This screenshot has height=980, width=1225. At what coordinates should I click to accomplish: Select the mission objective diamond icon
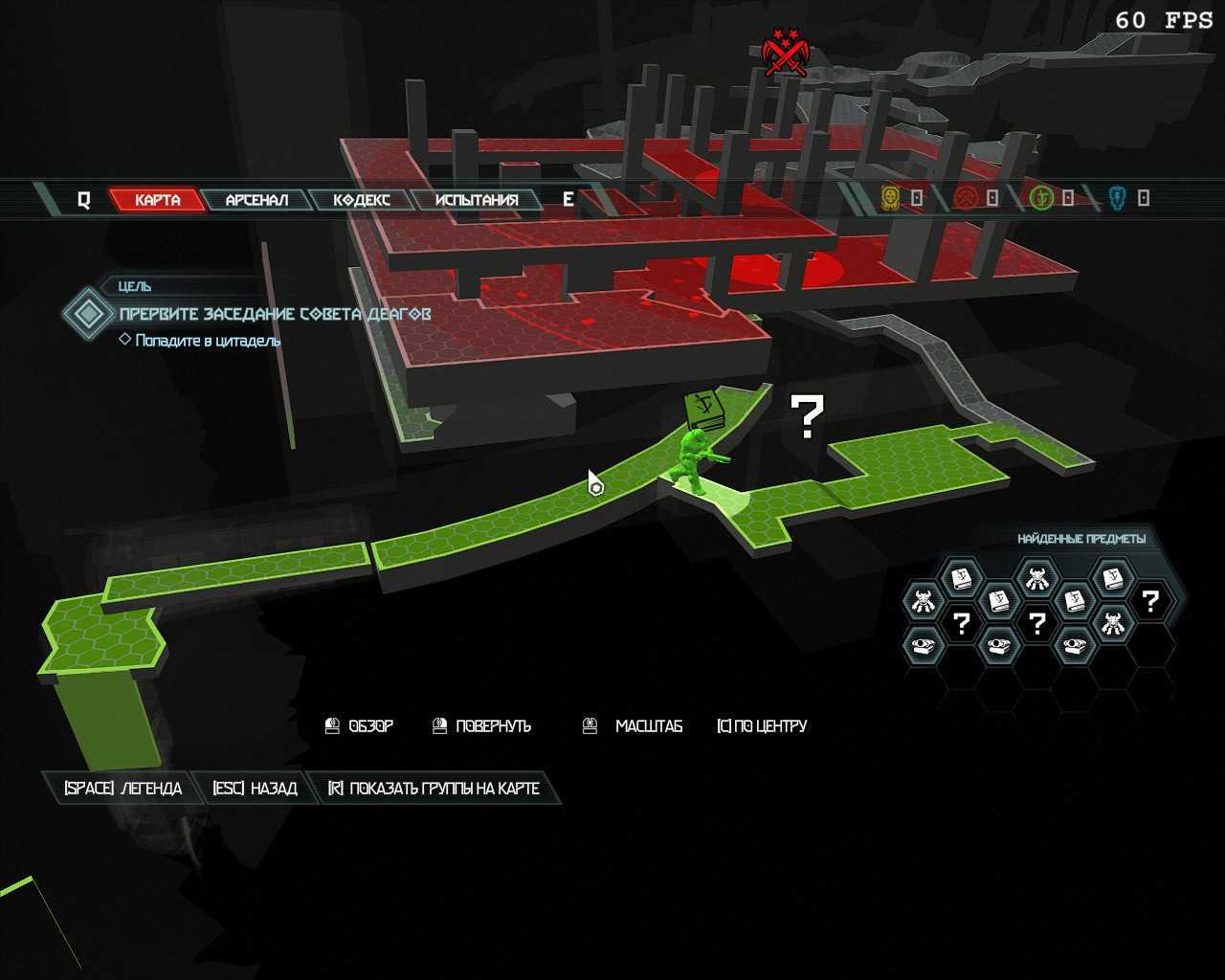(89, 313)
